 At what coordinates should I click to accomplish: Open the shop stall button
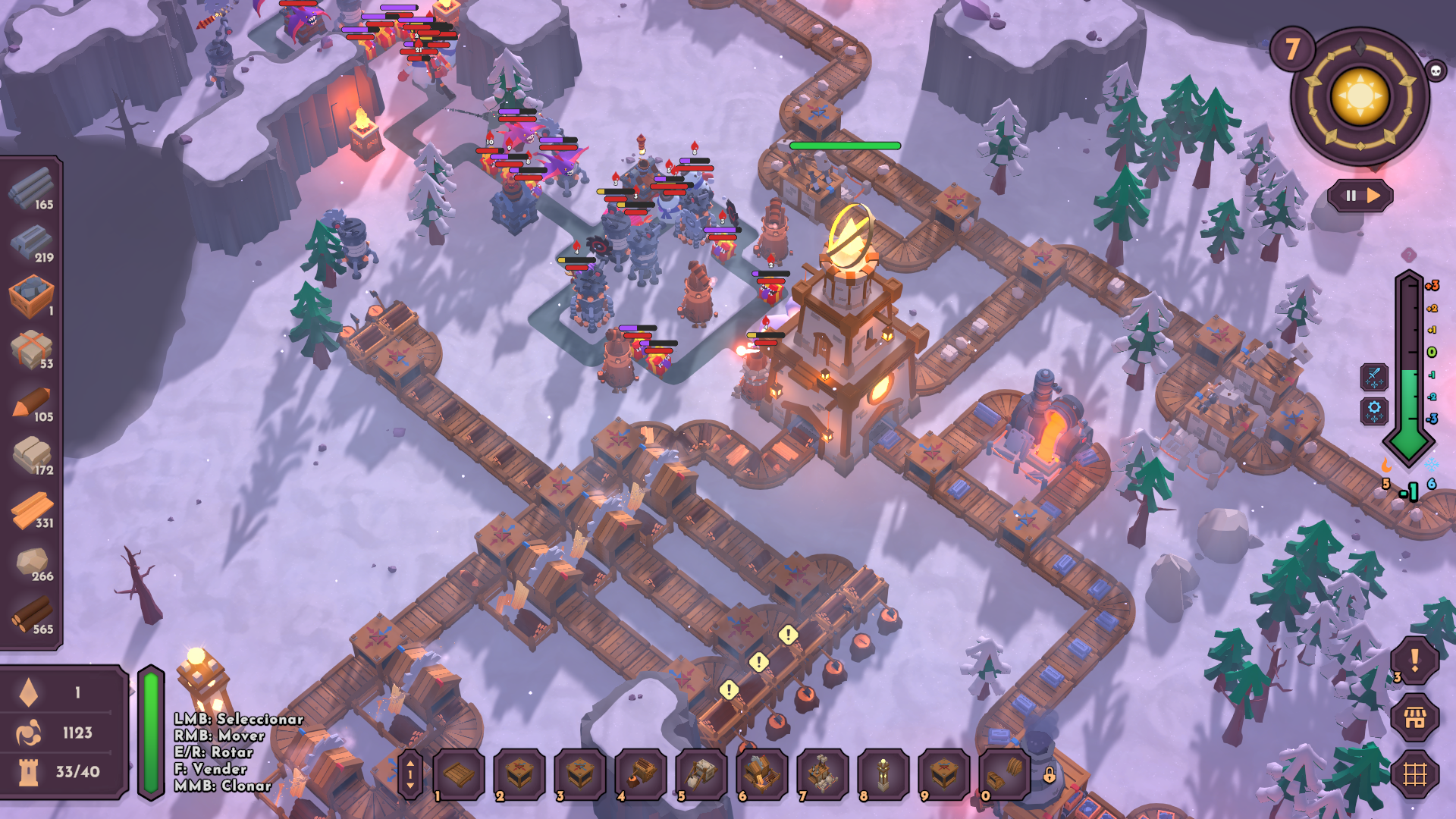[1414, 717]
